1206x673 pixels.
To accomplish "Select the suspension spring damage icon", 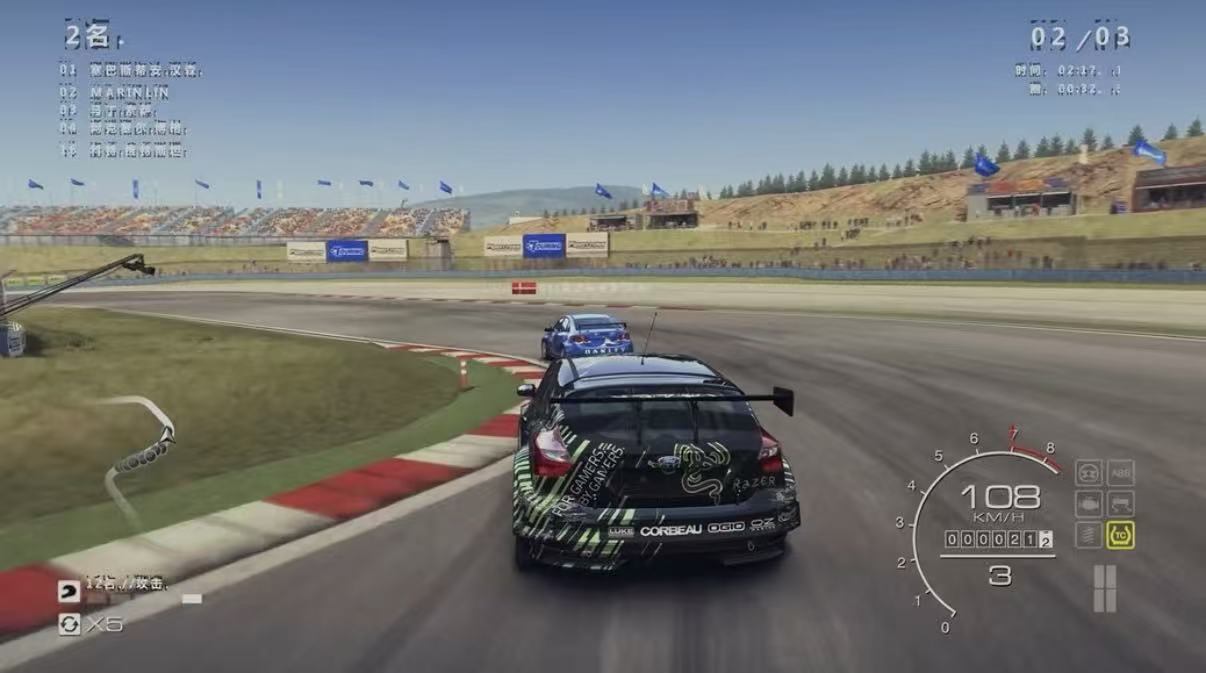I will pos(1088,535).
